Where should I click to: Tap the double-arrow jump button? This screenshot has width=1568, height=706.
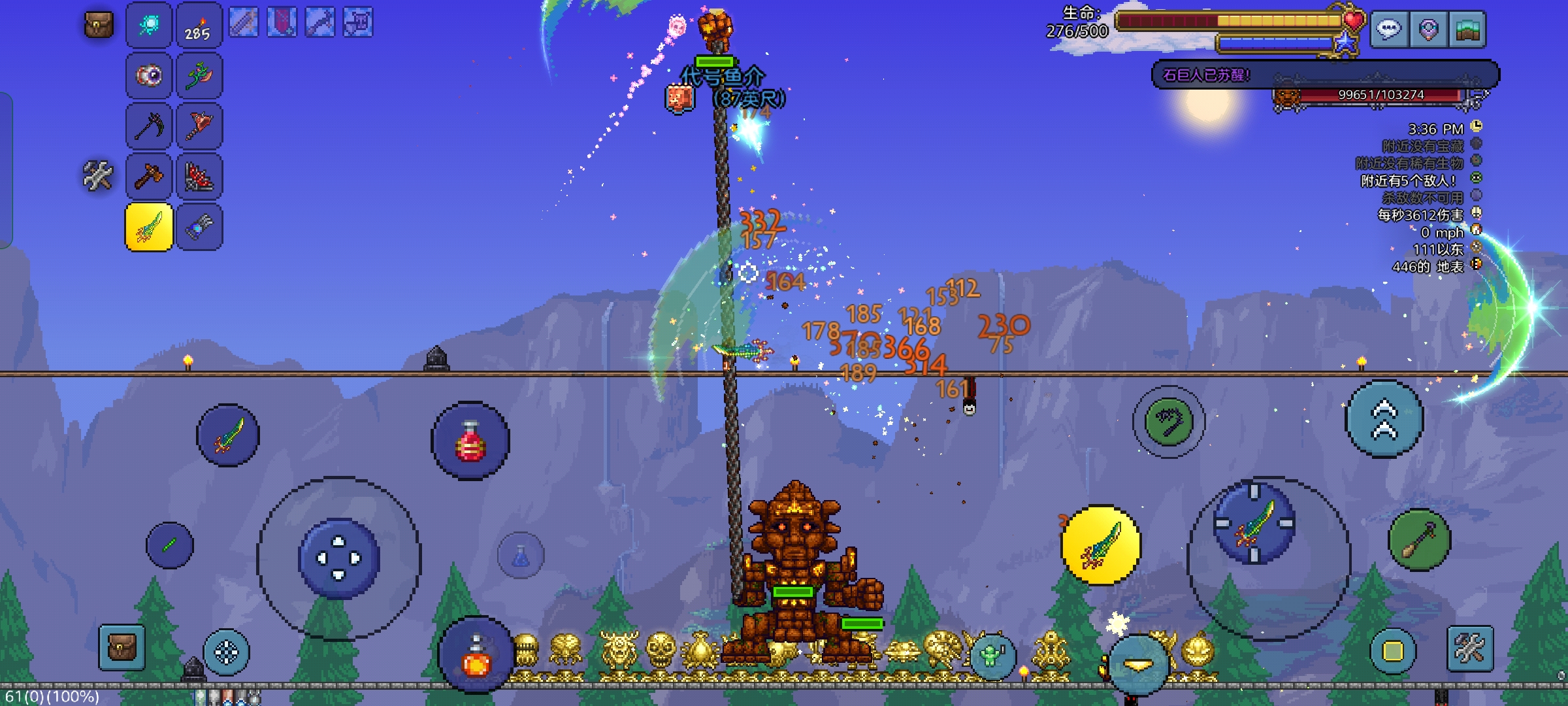(1384, 419)
